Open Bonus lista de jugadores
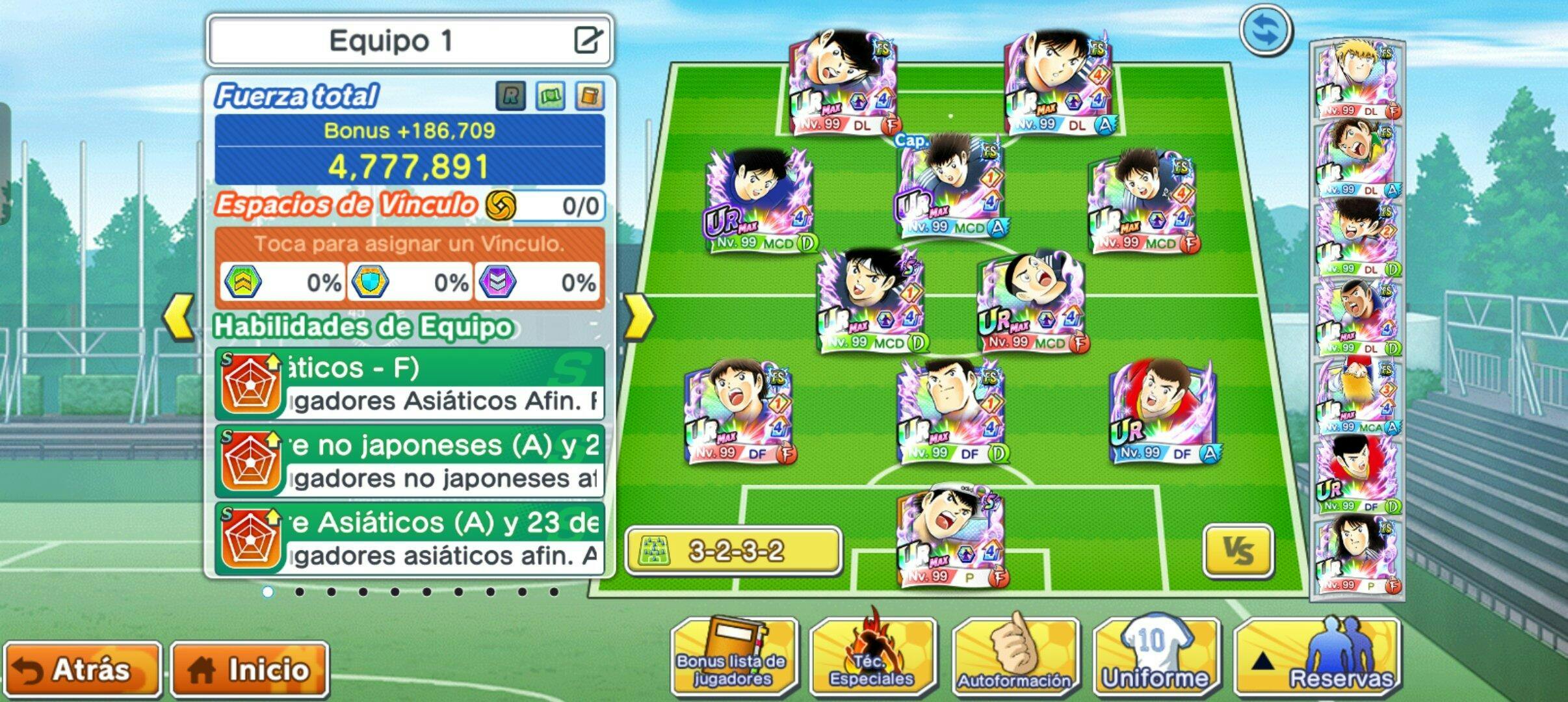 tap(733, 656)
